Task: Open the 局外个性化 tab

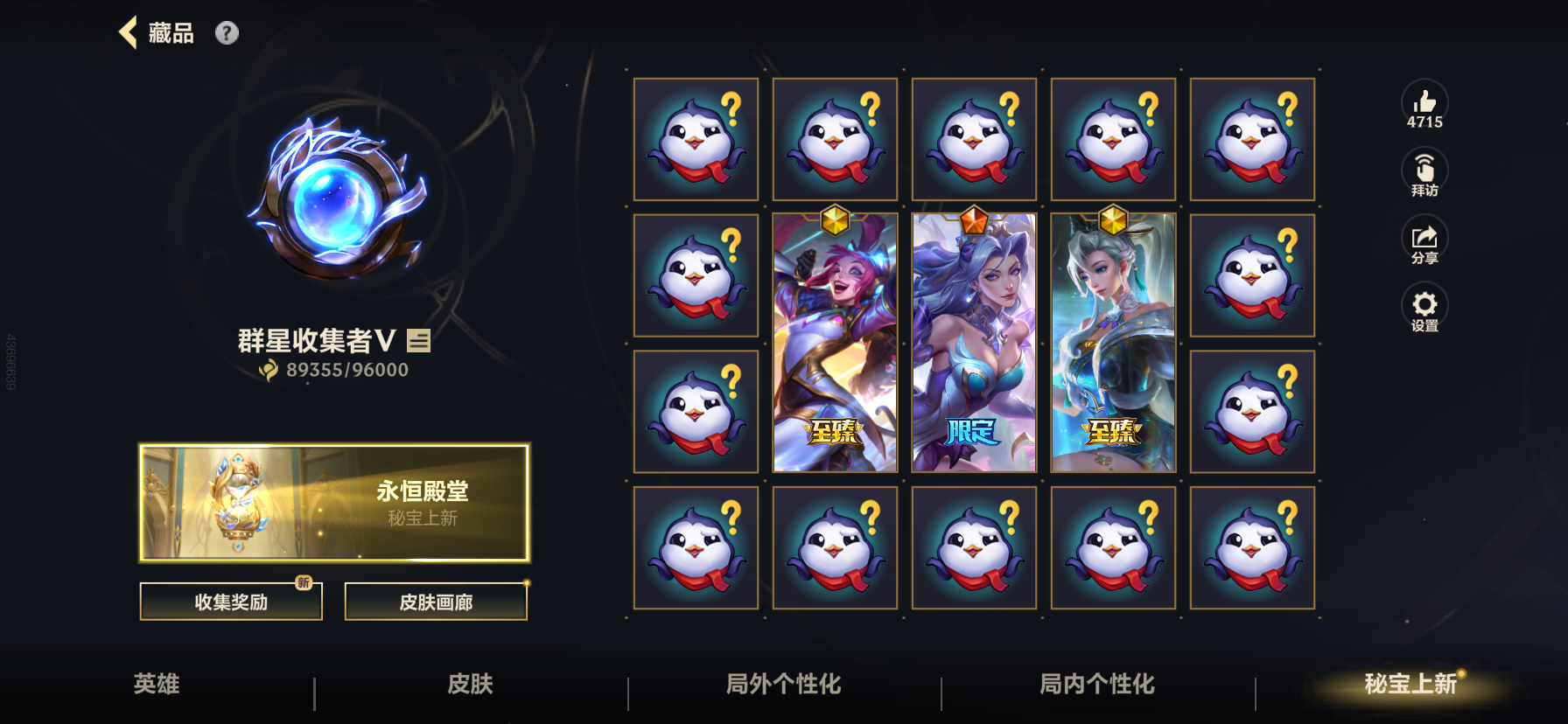Action: tap(783, 686)
